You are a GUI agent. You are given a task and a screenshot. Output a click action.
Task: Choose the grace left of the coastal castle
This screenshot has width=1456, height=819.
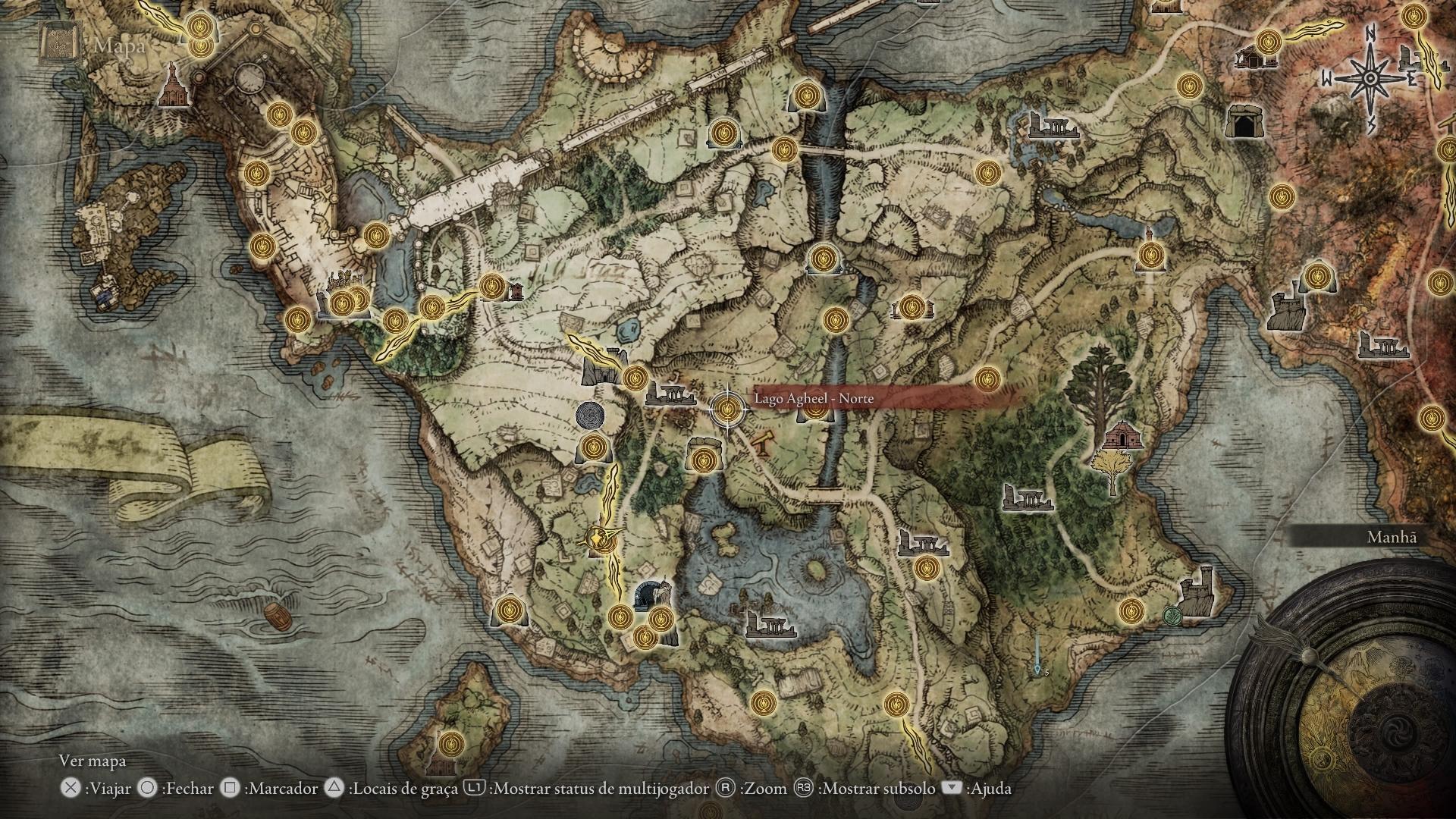click(1131, 610)
